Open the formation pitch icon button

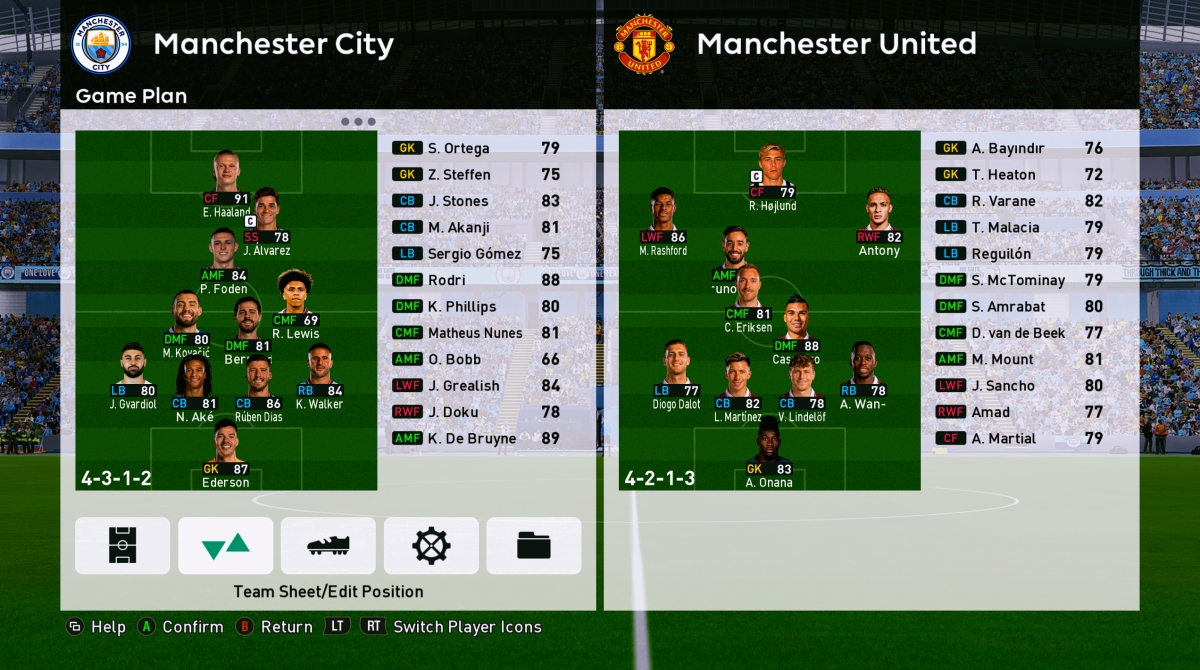click(122, 545)
